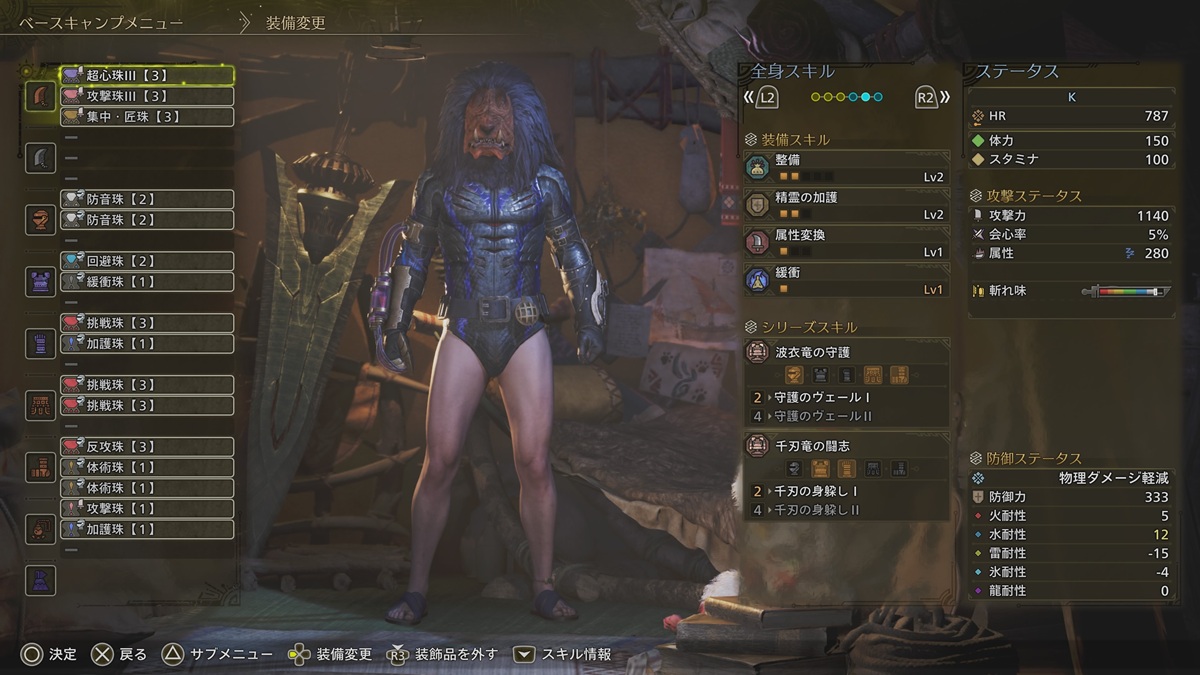
Task: Select the arm guard equipment icon
Action: pyautogui.click(x=40, y=343)
